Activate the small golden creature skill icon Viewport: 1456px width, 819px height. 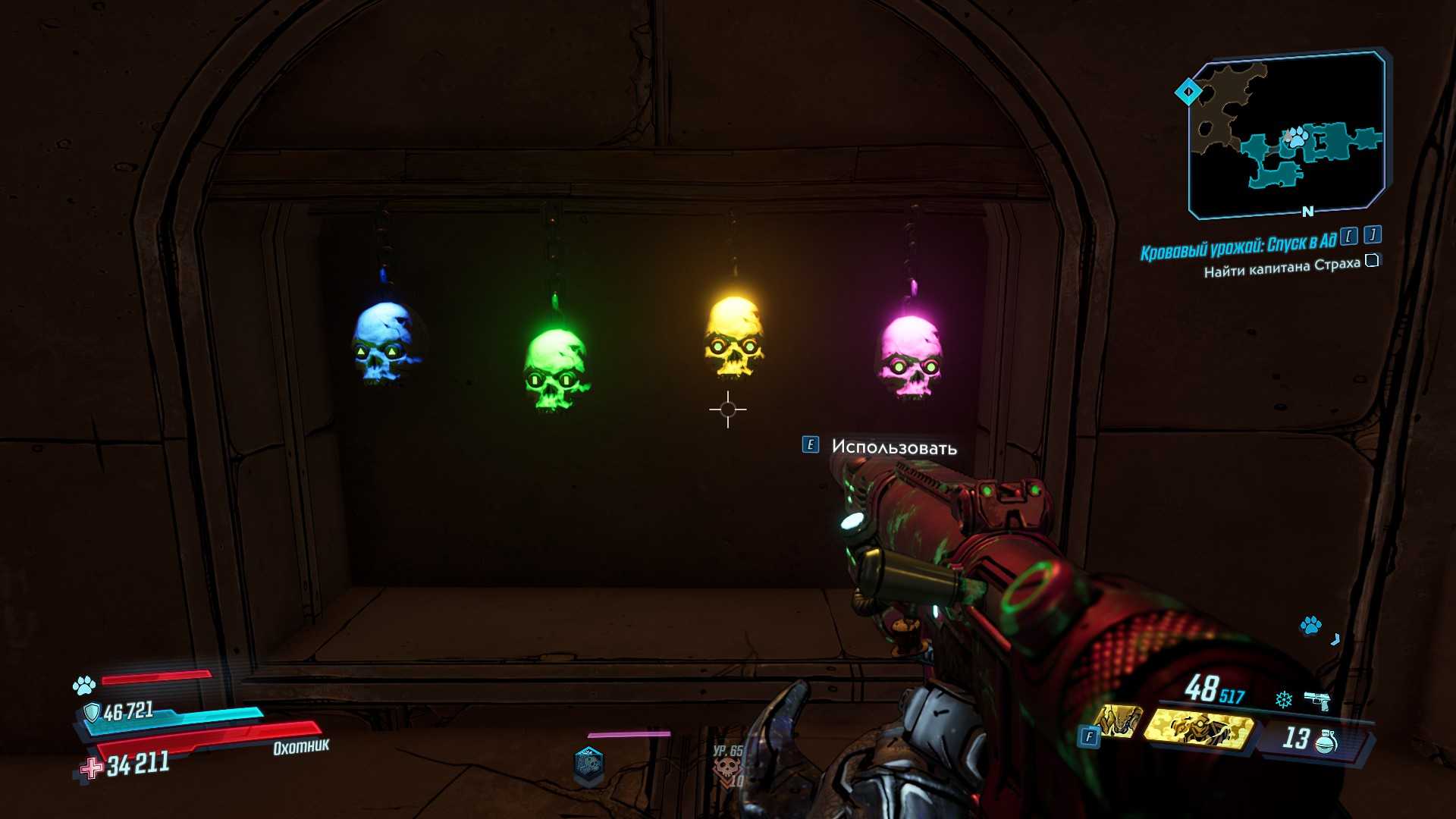1117,721
